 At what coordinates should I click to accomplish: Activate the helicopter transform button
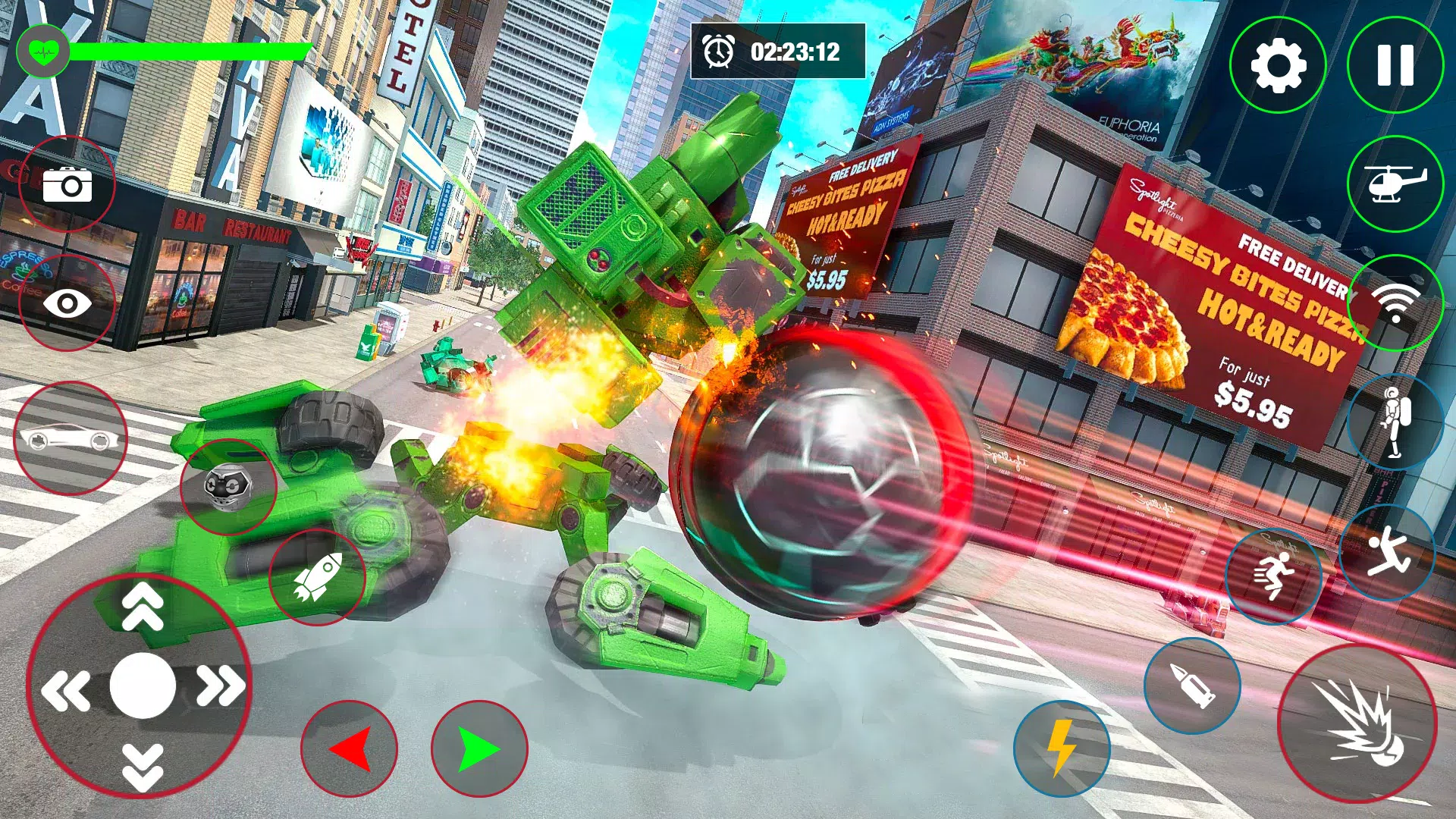click(x=1395, y=184)
